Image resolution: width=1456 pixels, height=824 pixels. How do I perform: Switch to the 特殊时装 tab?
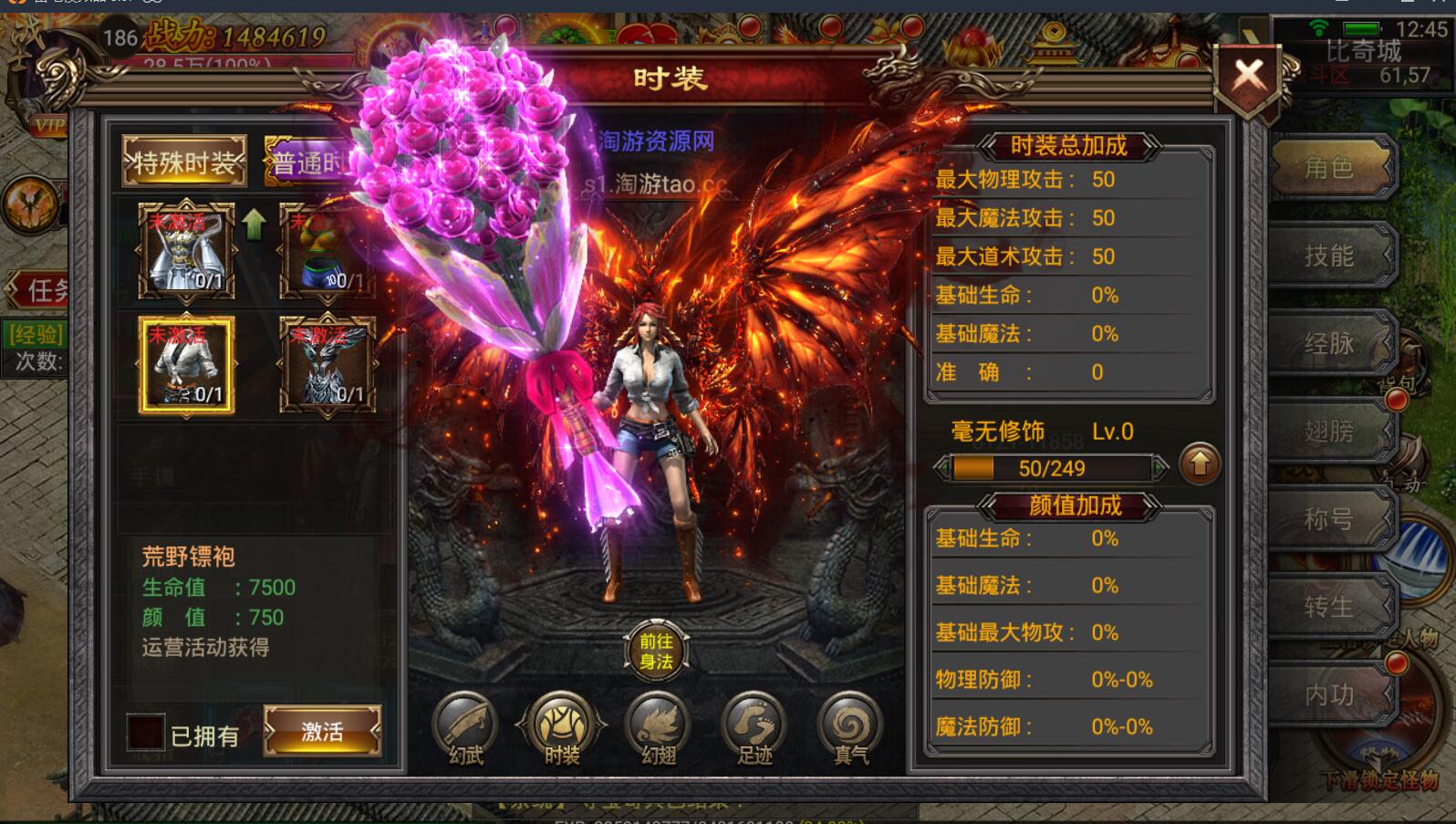pyautogui.click(x=185, y=163)
